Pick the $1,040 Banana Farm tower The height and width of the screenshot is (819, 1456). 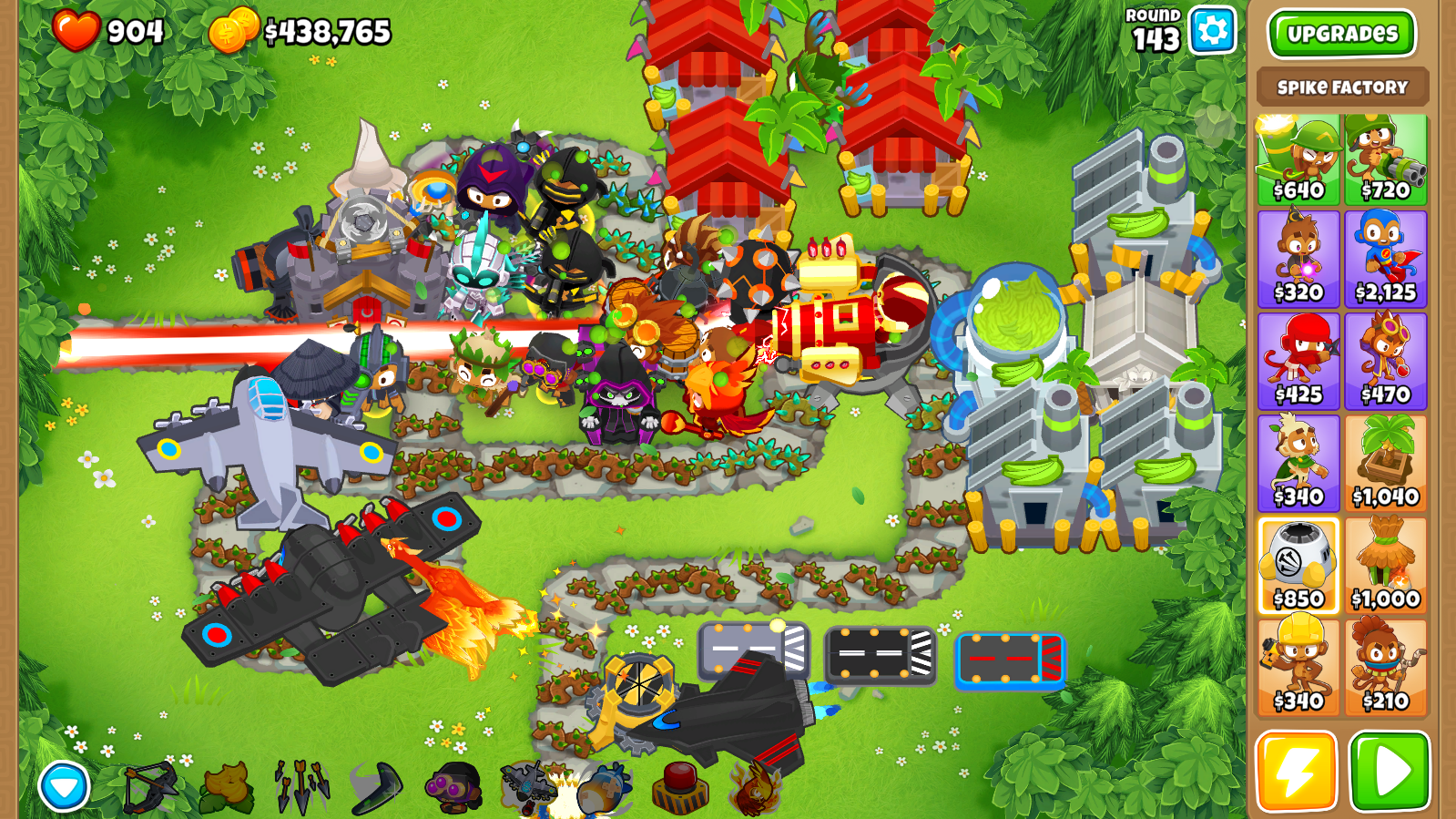1385,464
